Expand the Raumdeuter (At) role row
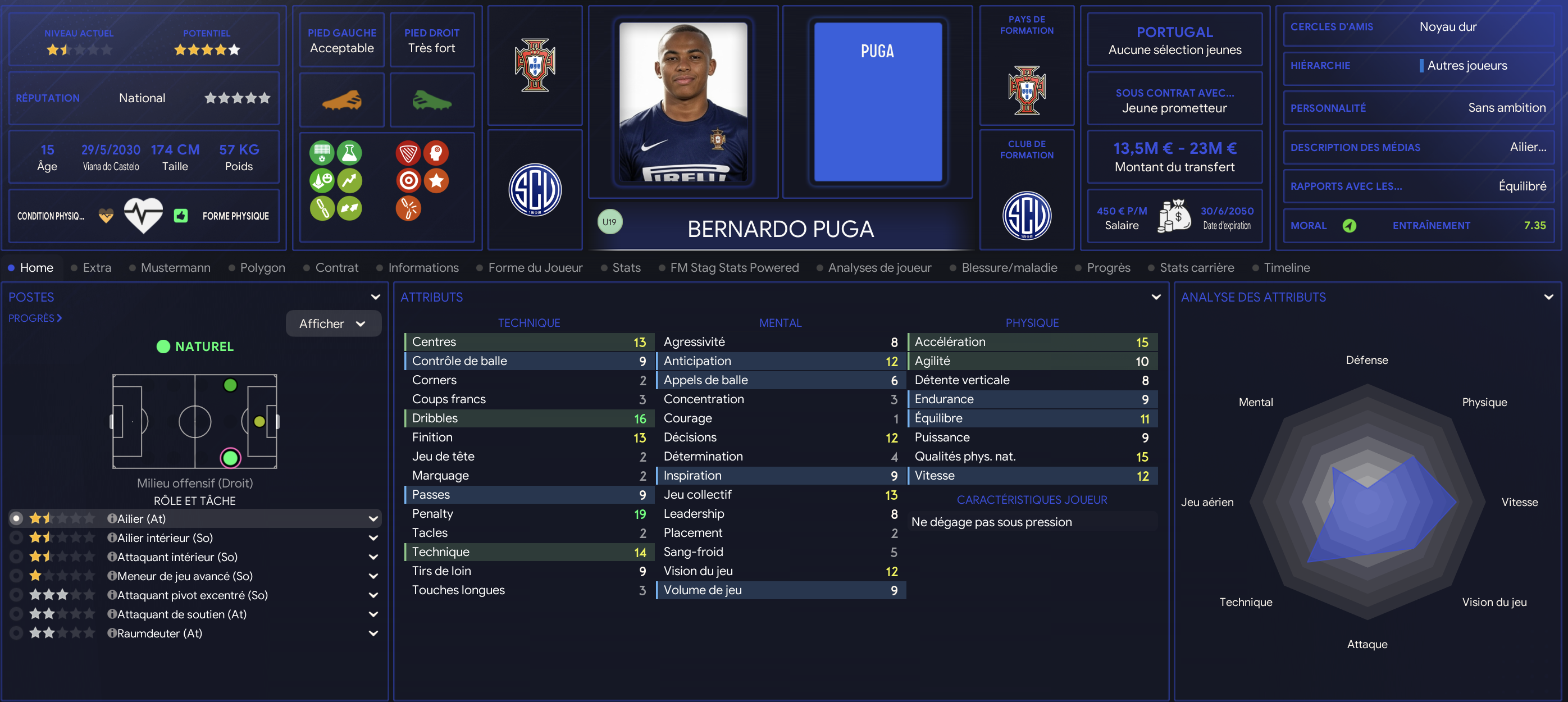 pyautogui.click(x=373, y=634)
